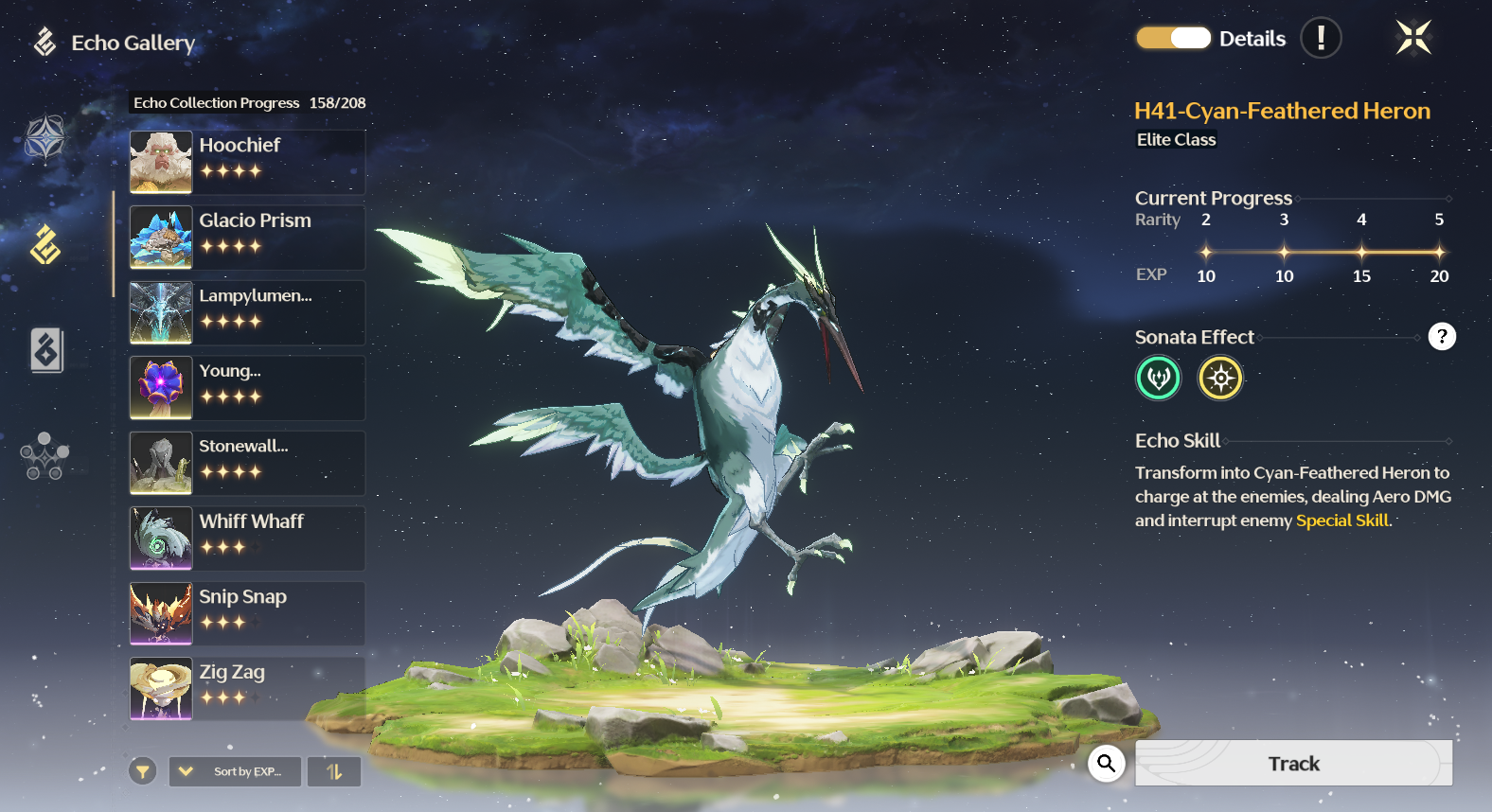Viewport: 1492px width, 812px height.
Task: Click the yellow sun Sonata Effect icon
Action: click(1220, 378)
